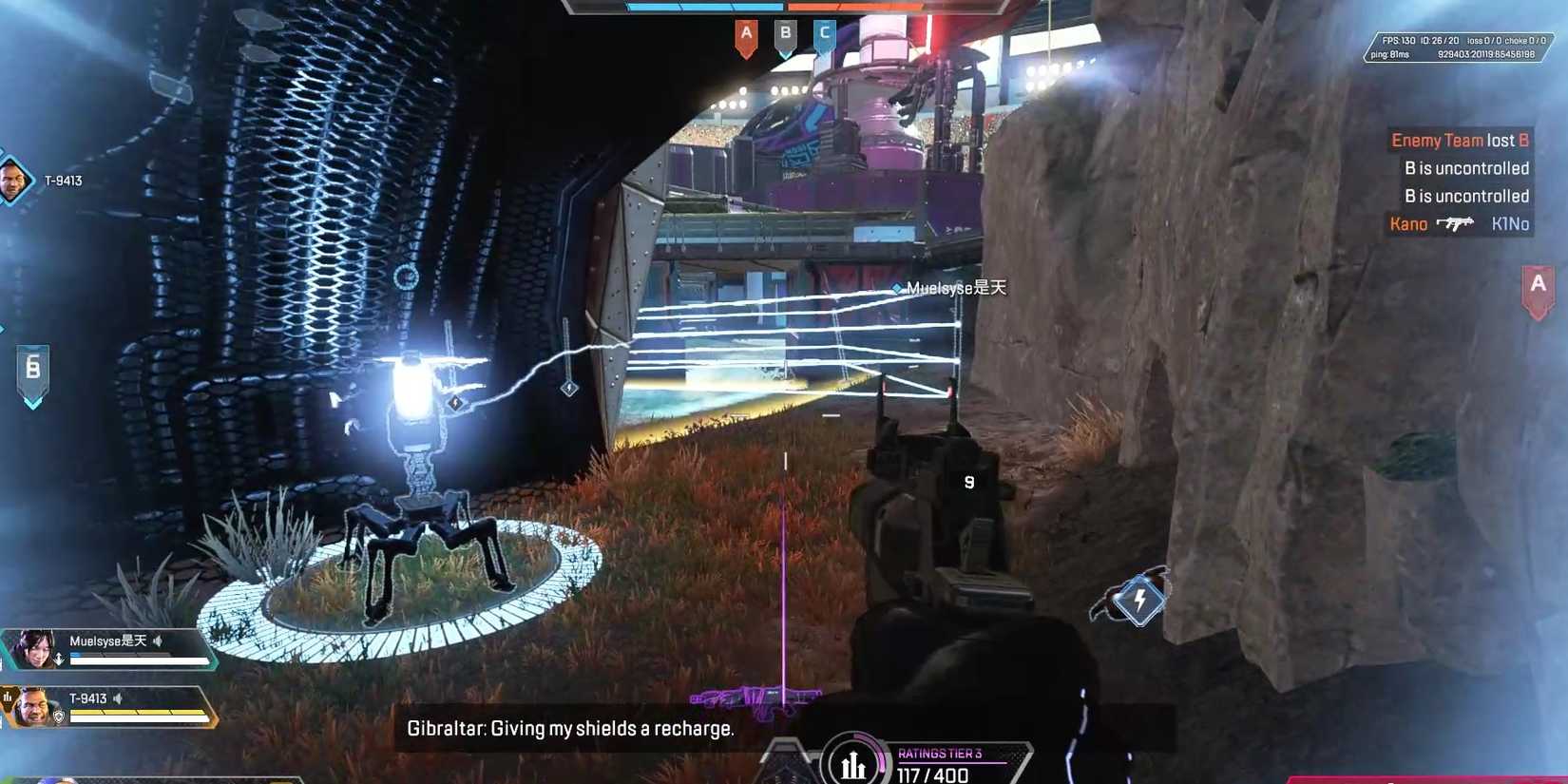Click the double-arrow indicator on Muelsyse是天's portrait

click(60, 658)
